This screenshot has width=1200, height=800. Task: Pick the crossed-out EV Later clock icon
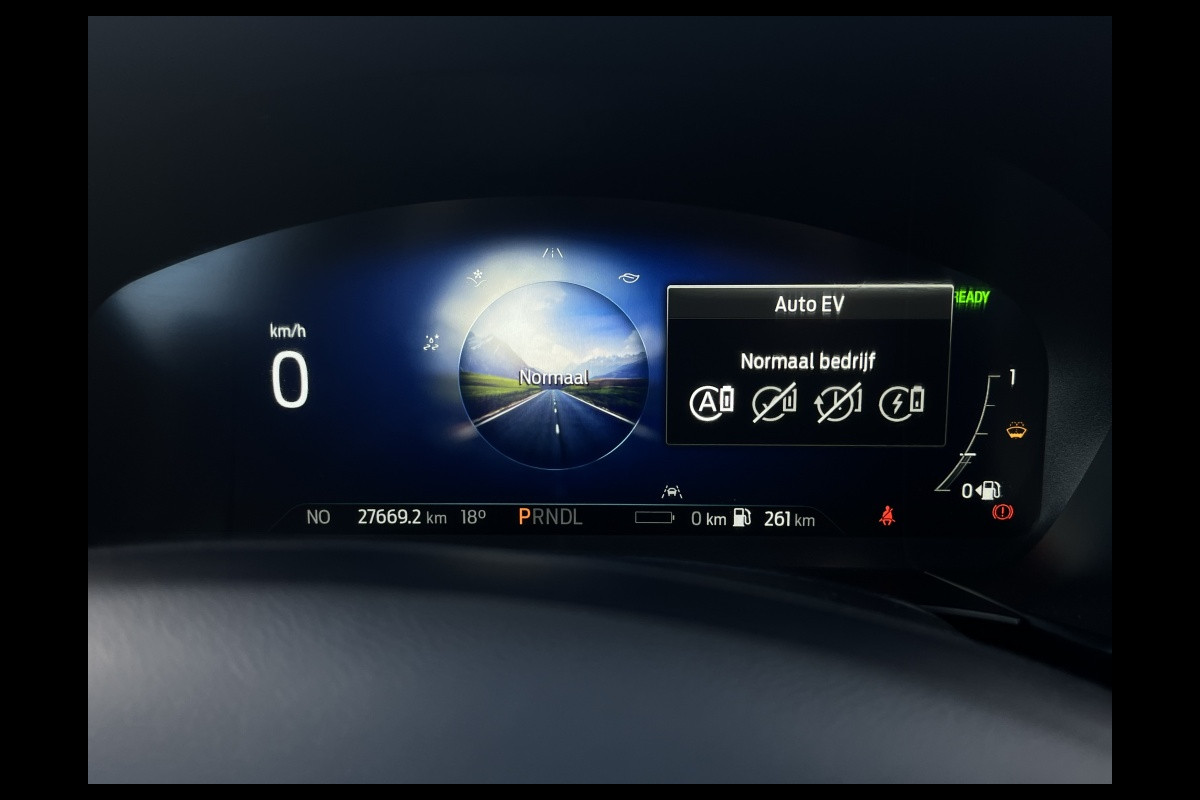point(838,403)
